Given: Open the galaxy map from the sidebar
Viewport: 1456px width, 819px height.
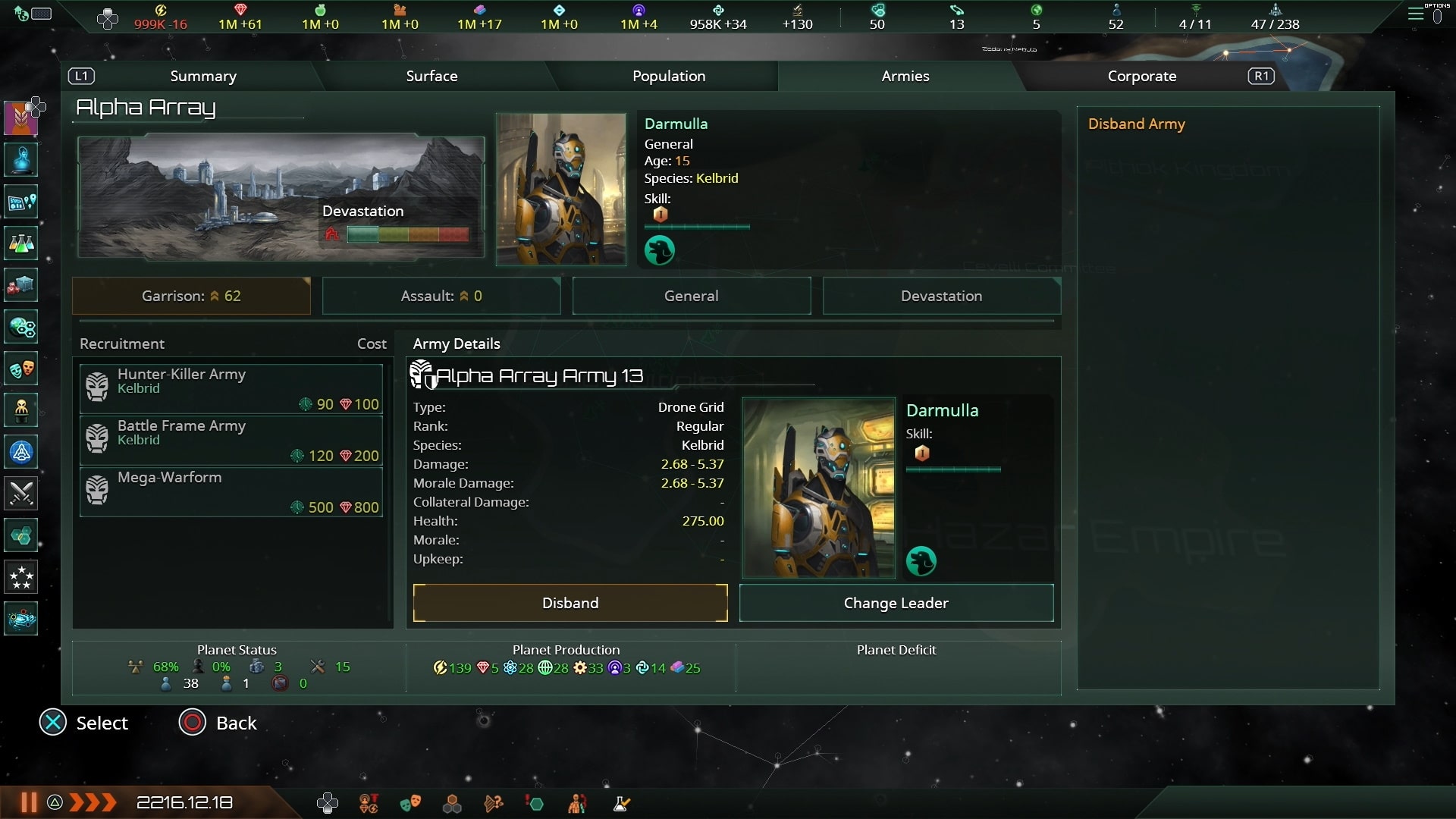Looking at the screenshot, I should click(20, 618).
